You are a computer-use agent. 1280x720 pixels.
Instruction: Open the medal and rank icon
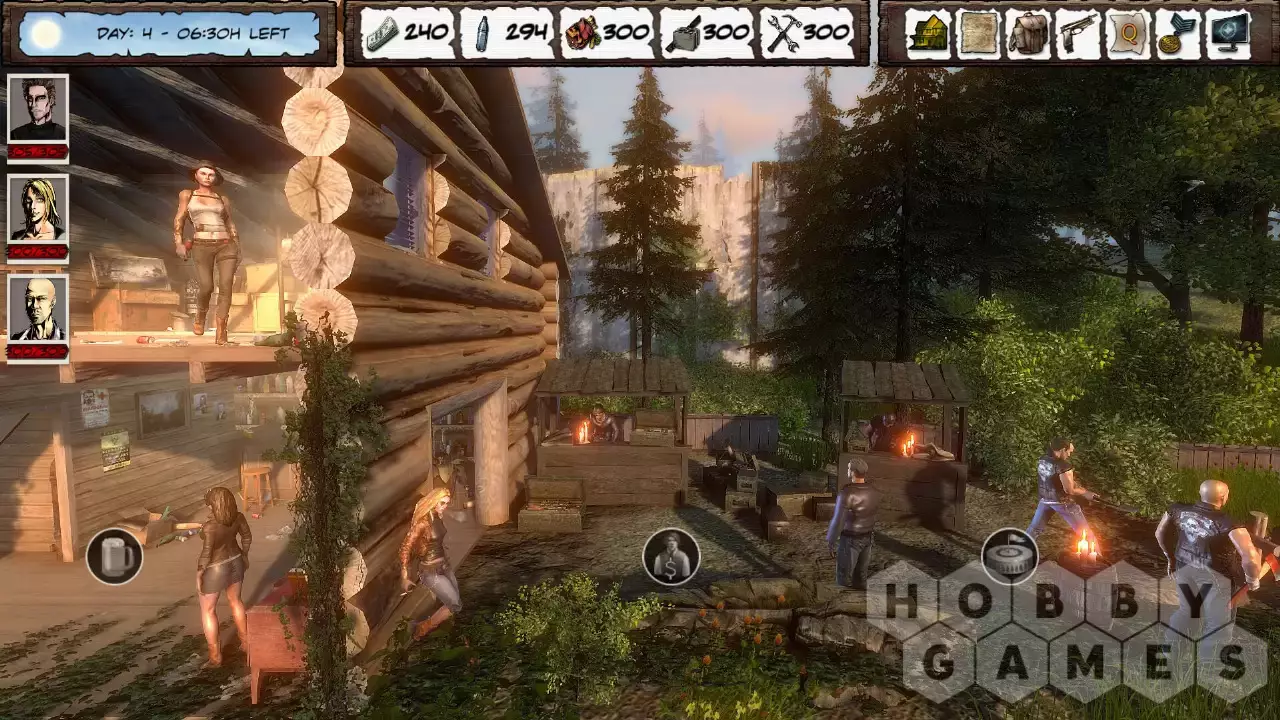pos(1177,34)
